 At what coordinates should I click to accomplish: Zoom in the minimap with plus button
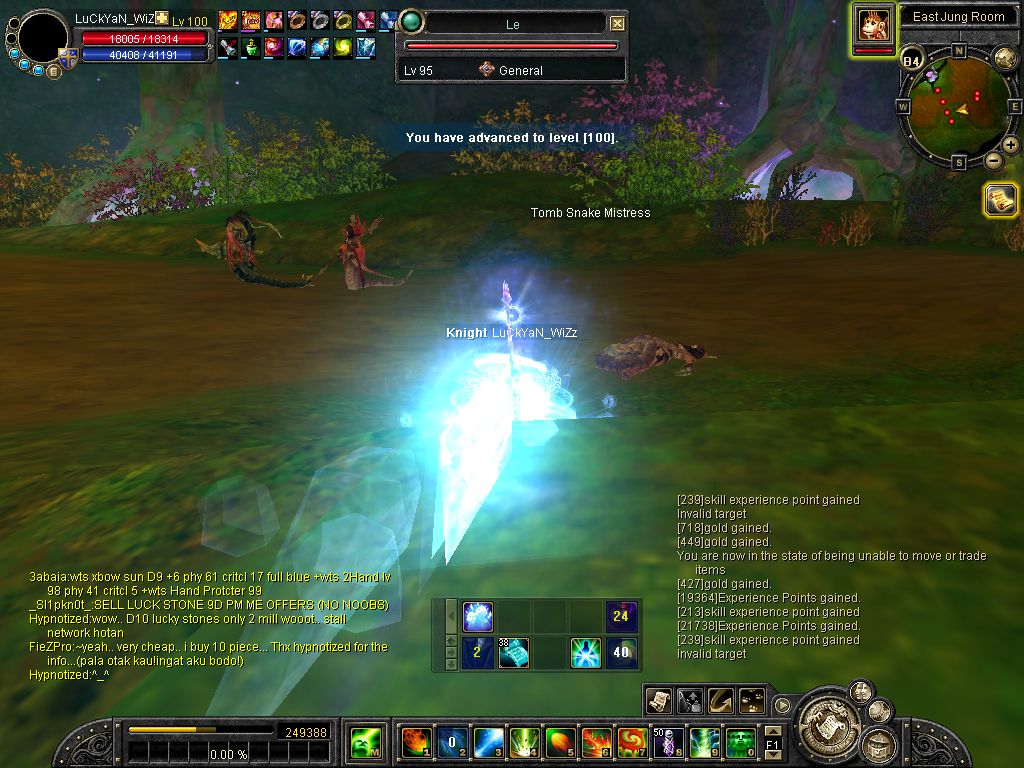[1010, 145]
